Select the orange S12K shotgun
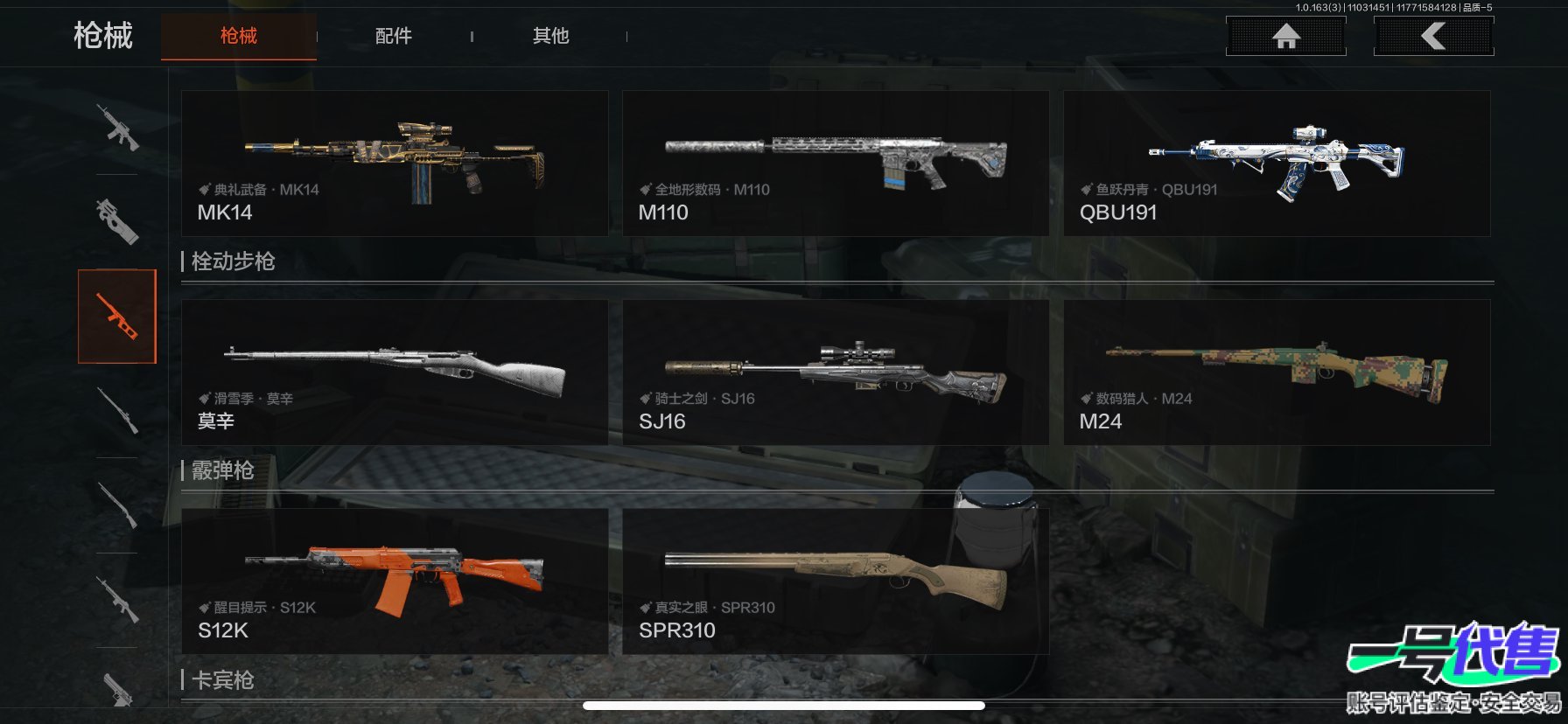 click(395, 581)
